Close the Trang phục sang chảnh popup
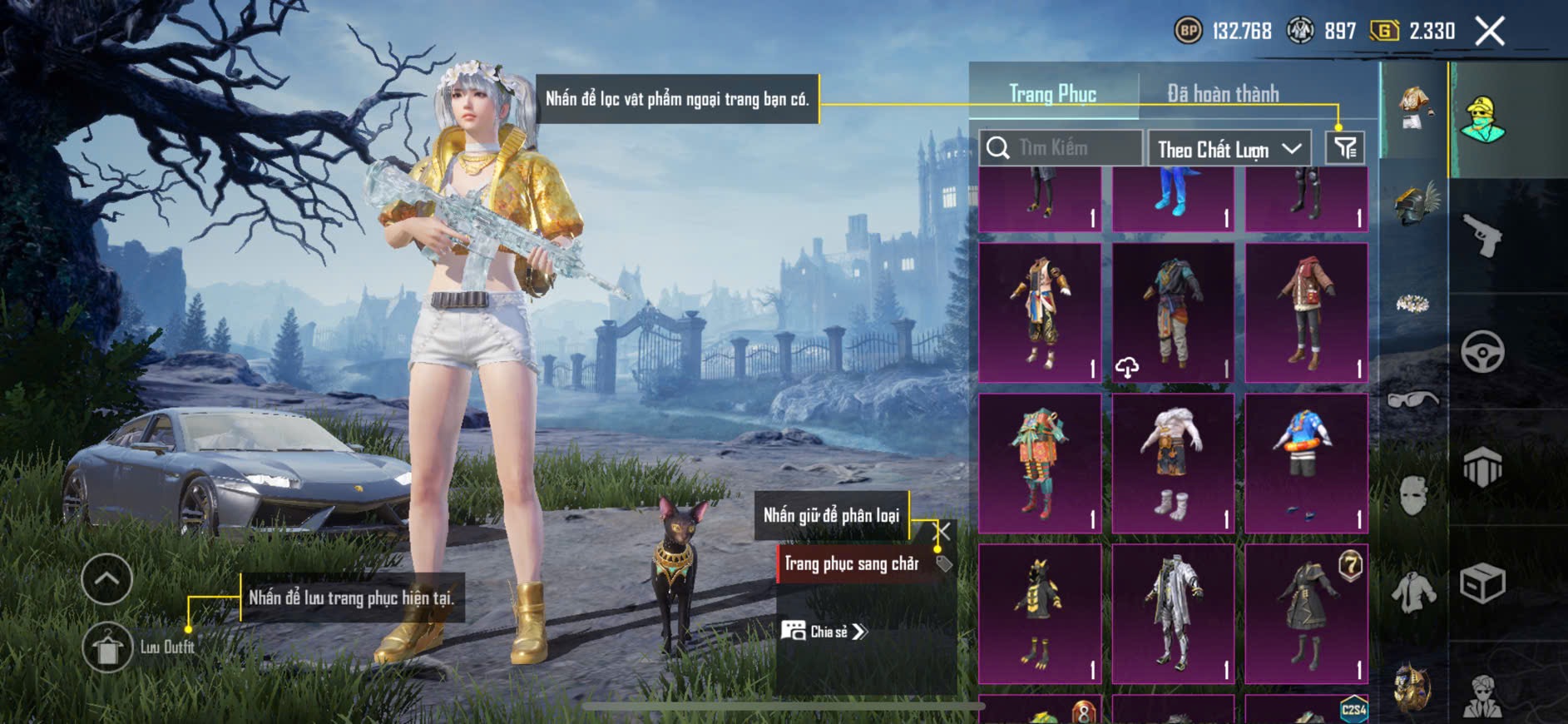Viewport: 1568px width, 724px height. tap(942, 532)
